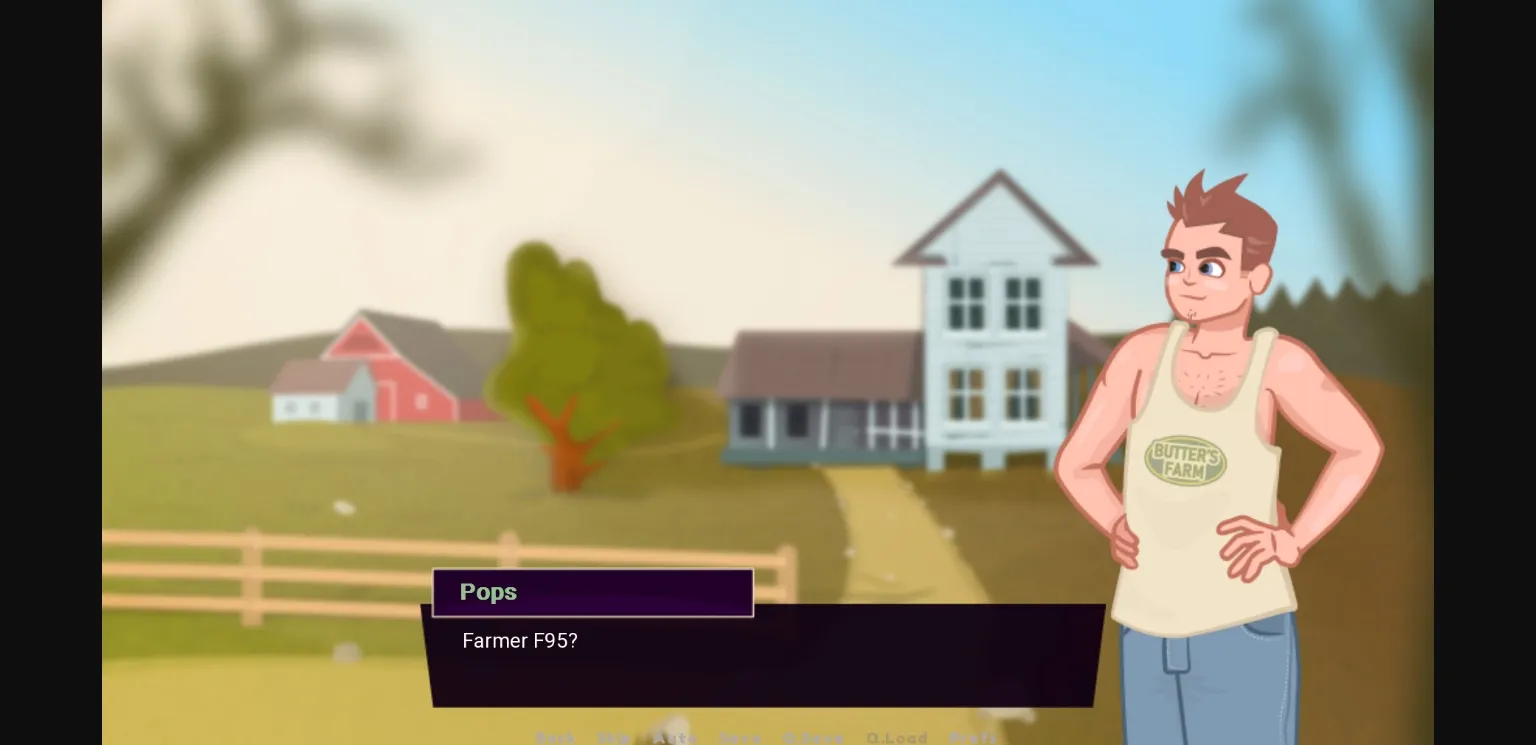The width and height of the screenshot is (1536, 745).
Task: Perform a quick save with Q.Save
Action: 814,738
